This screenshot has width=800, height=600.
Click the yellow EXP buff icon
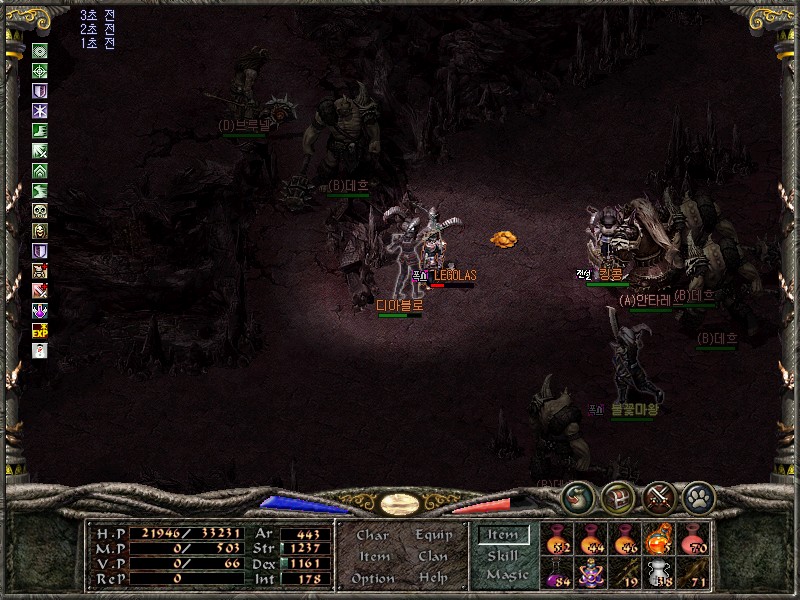(x=40, y=329)
